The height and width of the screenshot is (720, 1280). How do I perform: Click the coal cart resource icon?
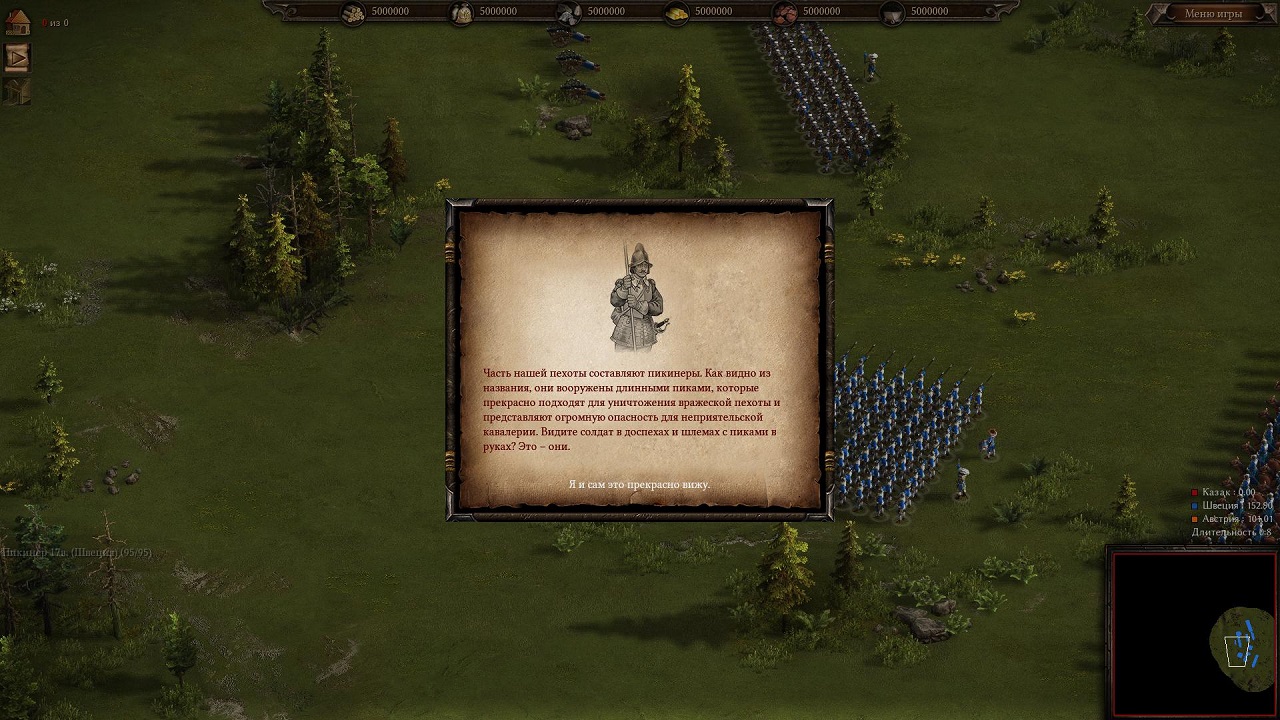coord(893,12)
